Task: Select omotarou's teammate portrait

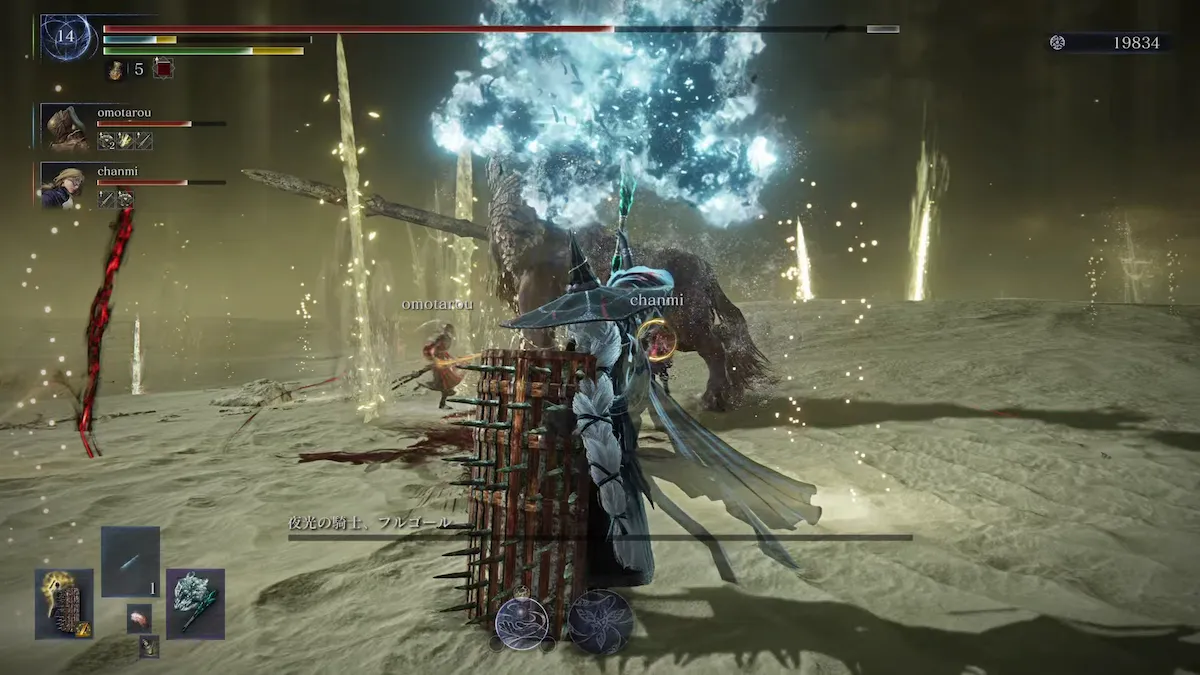Action: tap(67, 127)
